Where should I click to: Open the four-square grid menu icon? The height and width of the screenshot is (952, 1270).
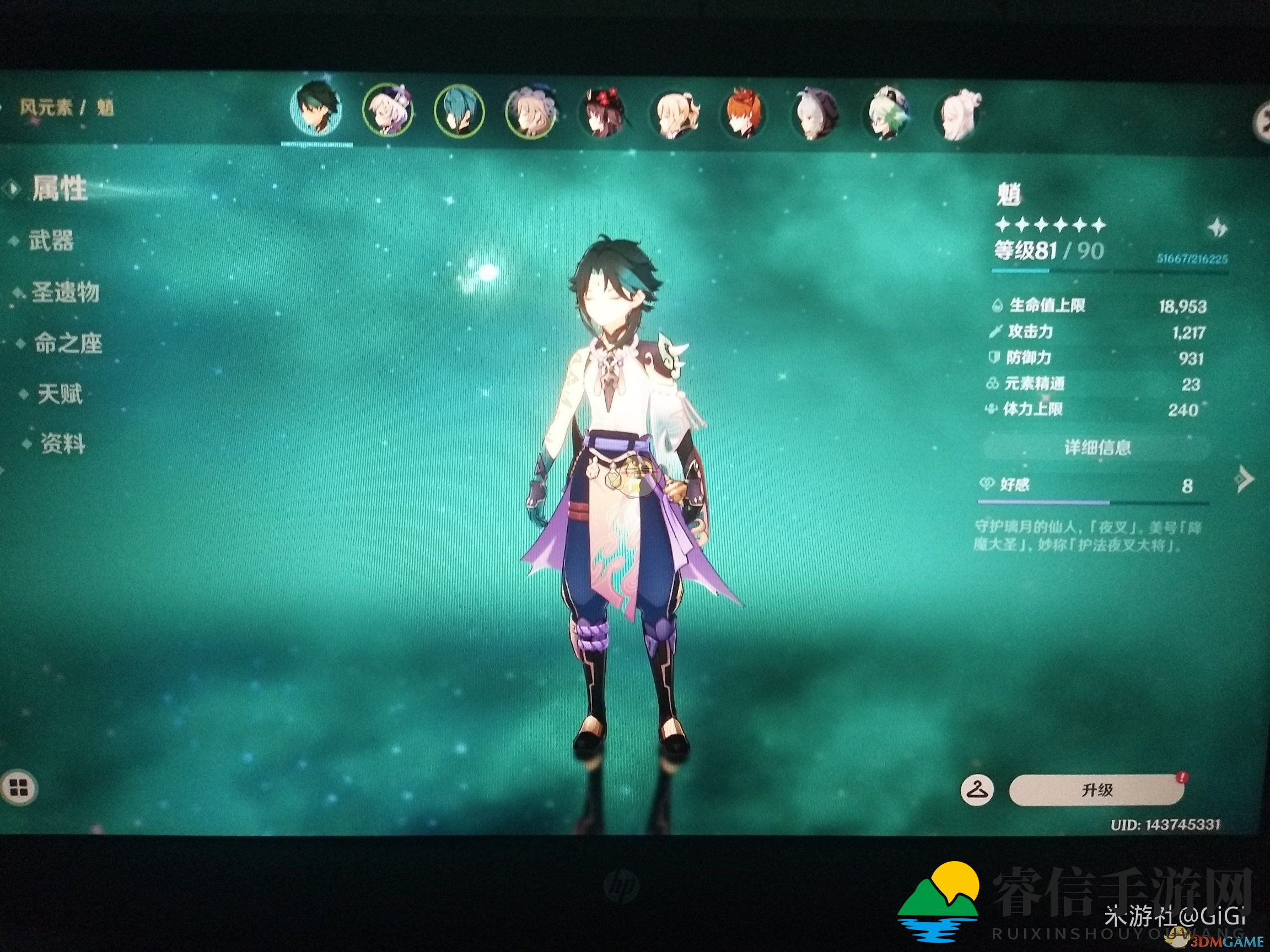coord(19,788)
